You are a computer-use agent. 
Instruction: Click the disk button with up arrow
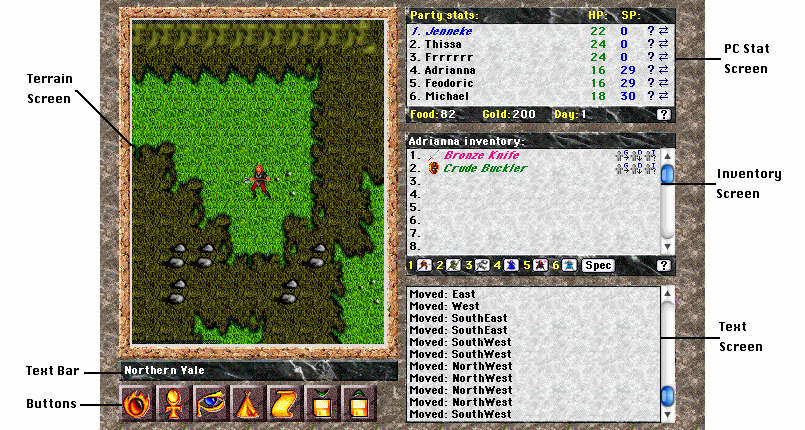coord(358,405)
